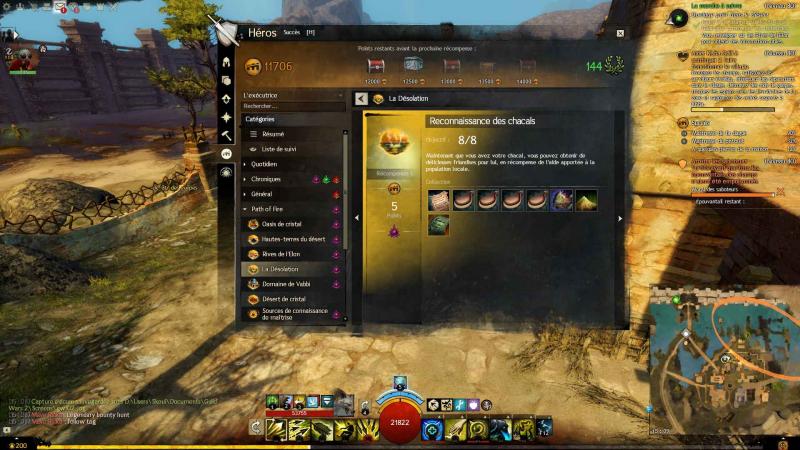Expand the Général category
The height and width of the screenshot is (450, 800).
pos(262,194)
